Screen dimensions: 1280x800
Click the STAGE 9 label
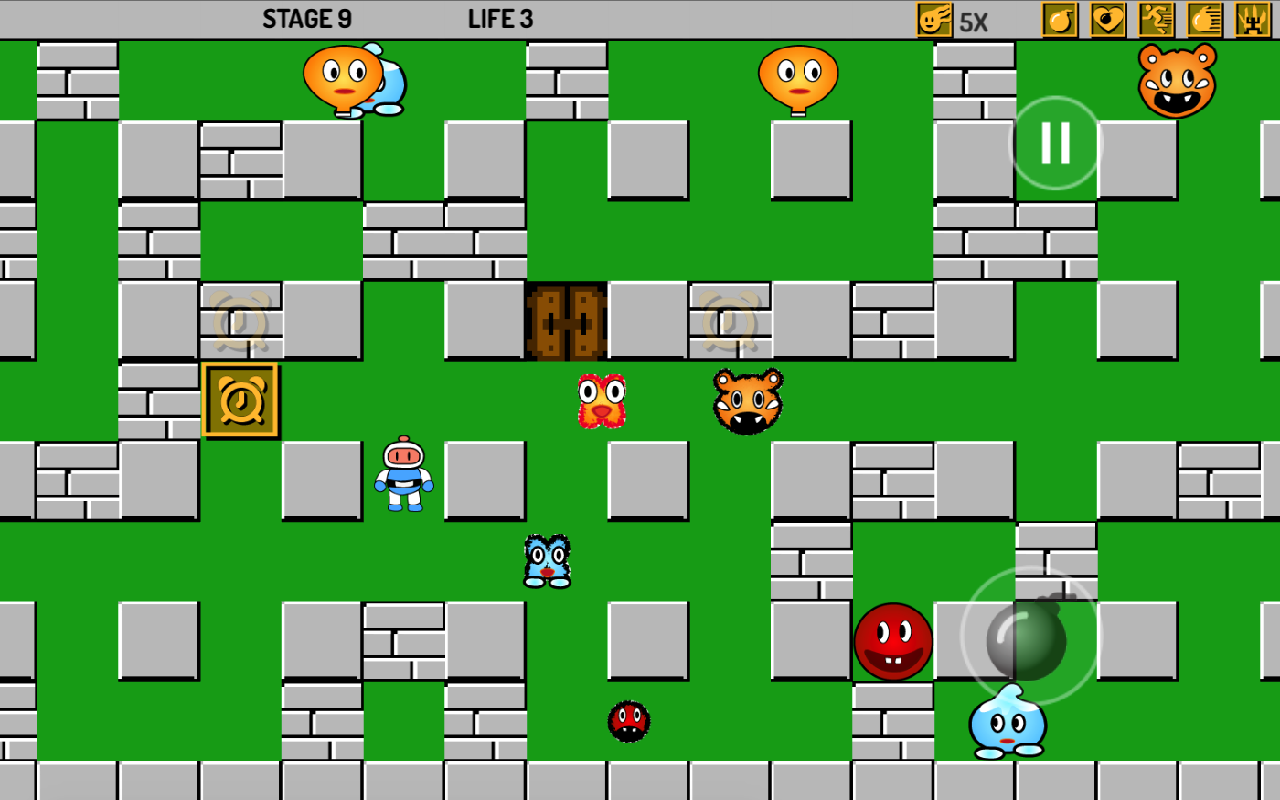pos(307,18)
